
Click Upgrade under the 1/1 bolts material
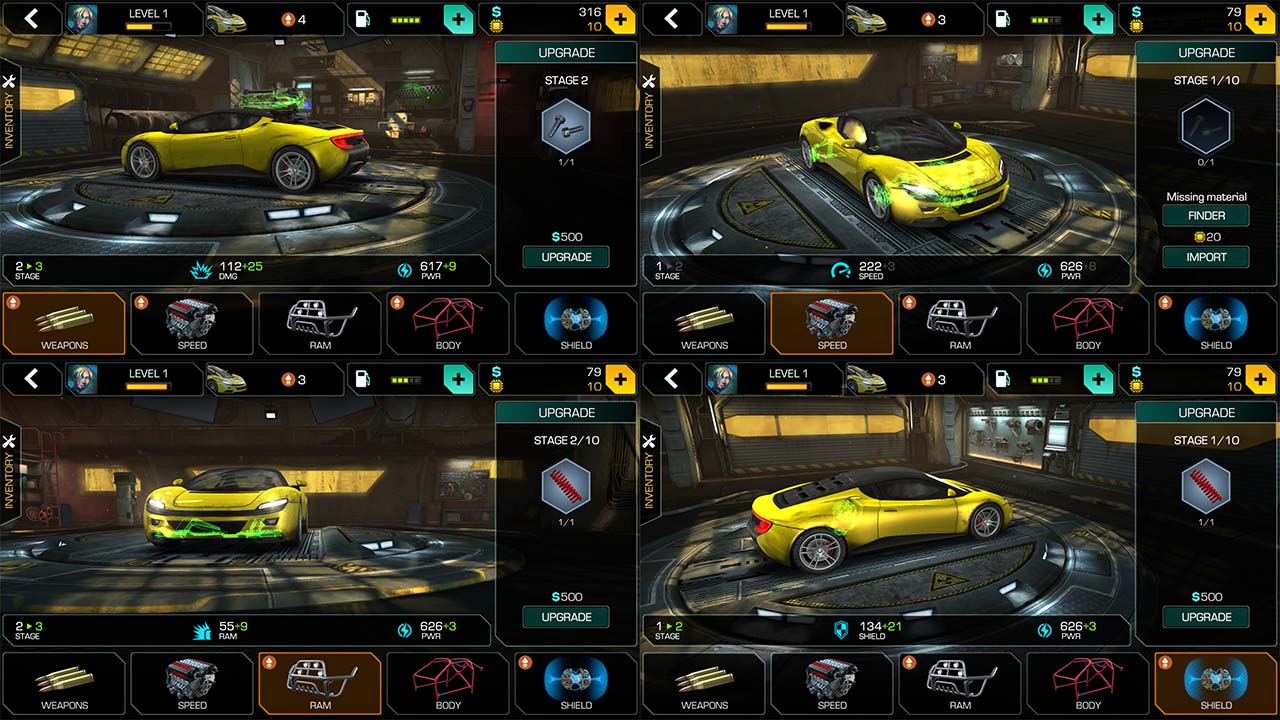click(566, 257)
